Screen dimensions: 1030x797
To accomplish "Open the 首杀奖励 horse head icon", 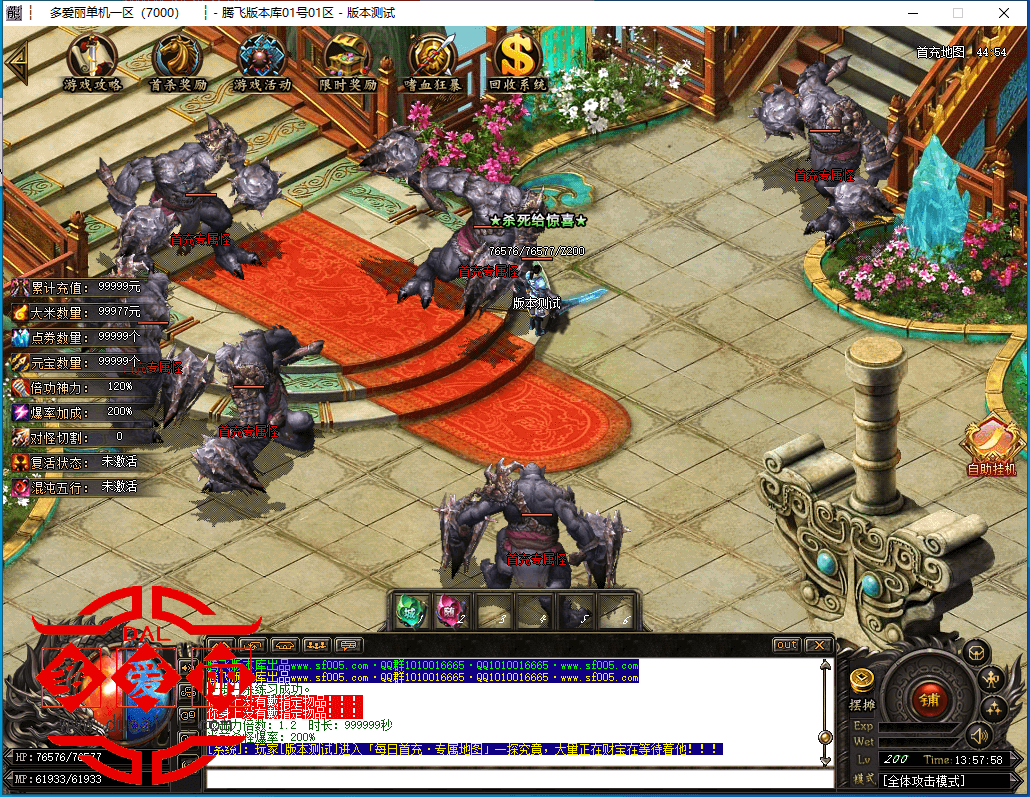I will coord(178,60).
